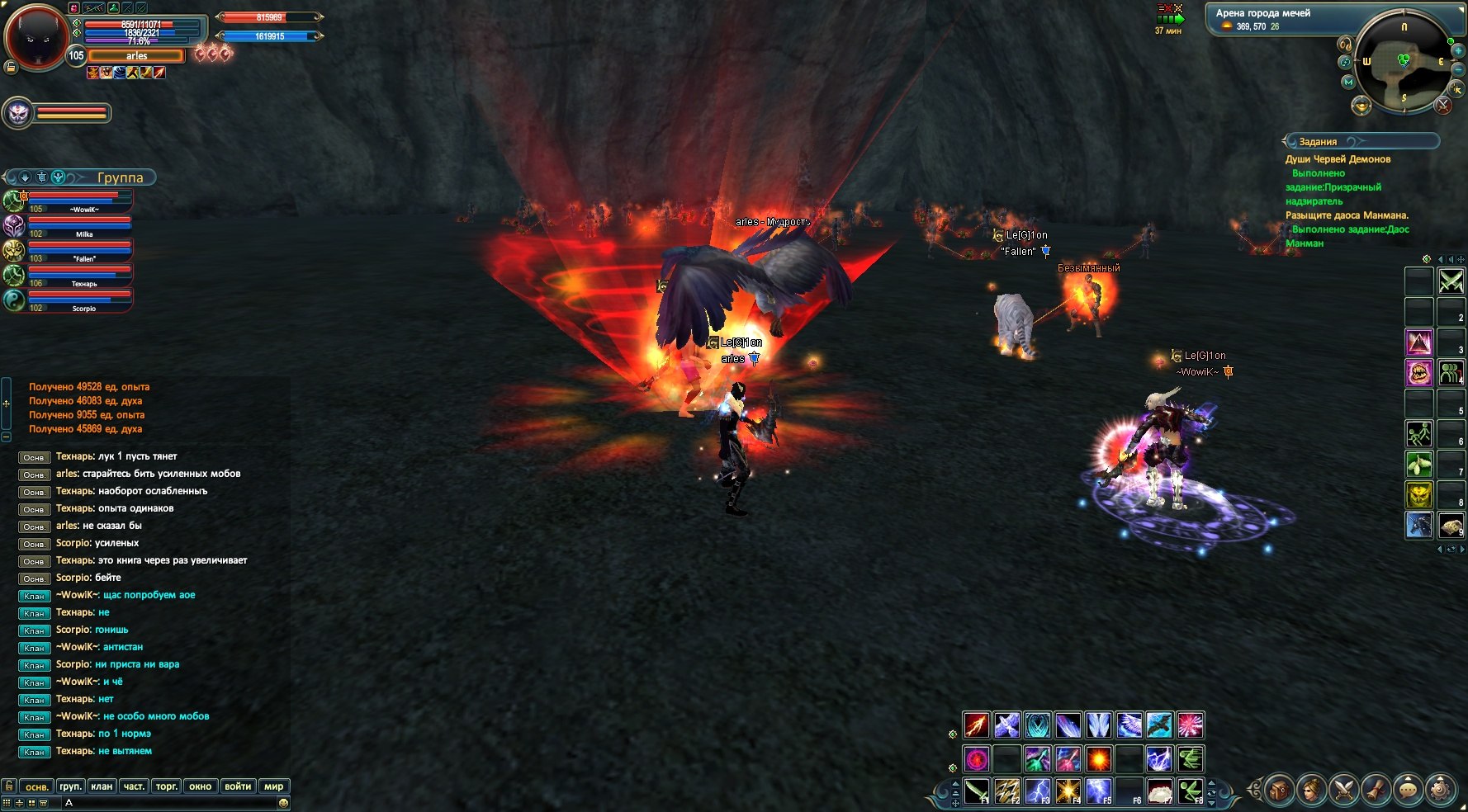
Task: Open the crossed swords skills menu
Action: coord(1343,790)
